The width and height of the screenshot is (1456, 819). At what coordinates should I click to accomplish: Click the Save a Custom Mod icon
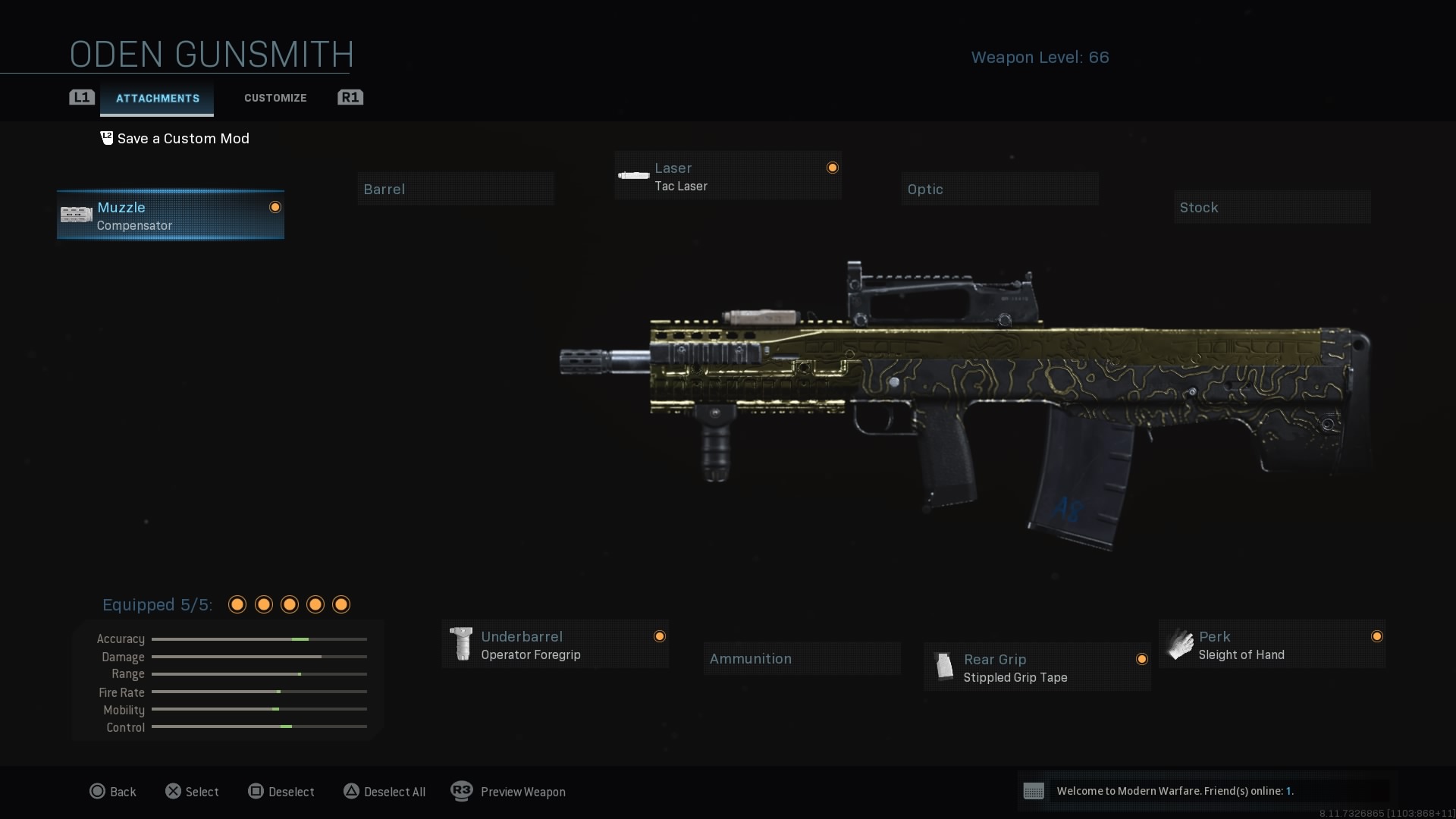coord(106,138)
